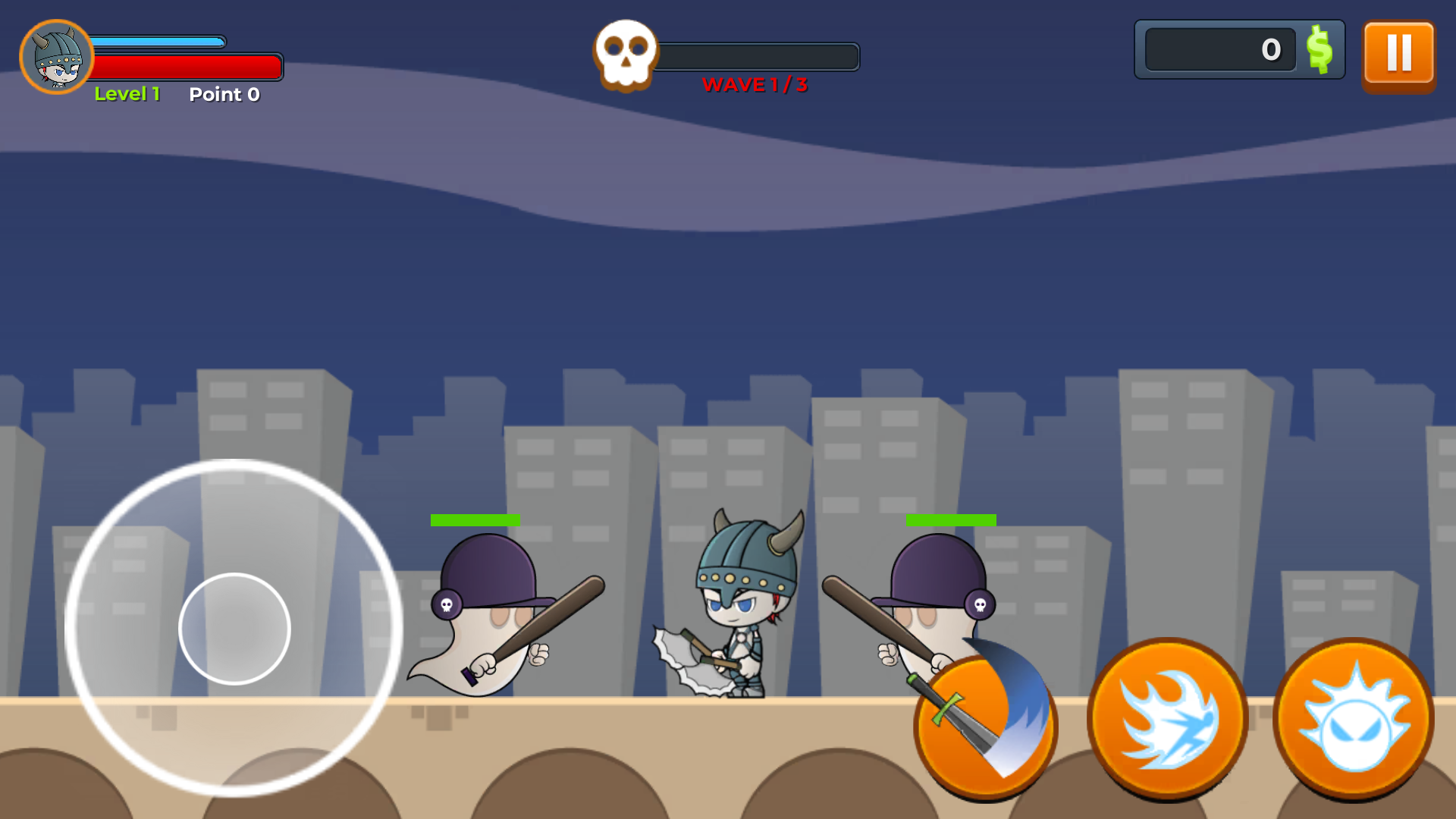Tap the viking character avatar portrait

pos(57,55)
